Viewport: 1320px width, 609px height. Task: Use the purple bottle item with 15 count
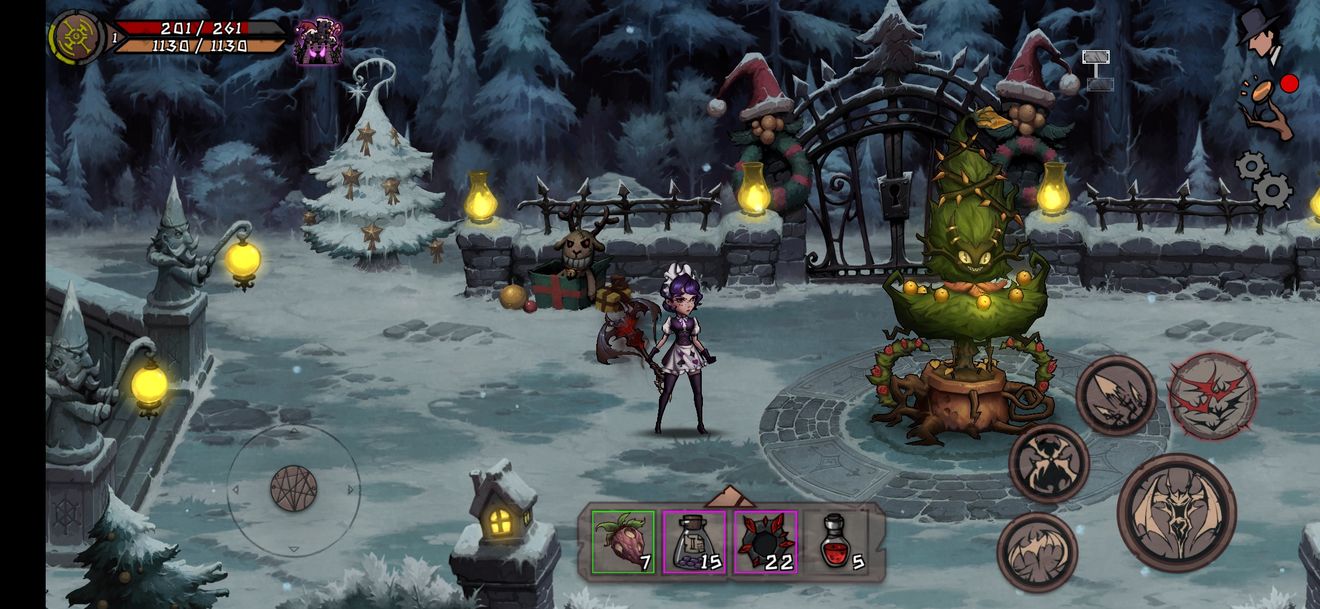coord(693,542)
